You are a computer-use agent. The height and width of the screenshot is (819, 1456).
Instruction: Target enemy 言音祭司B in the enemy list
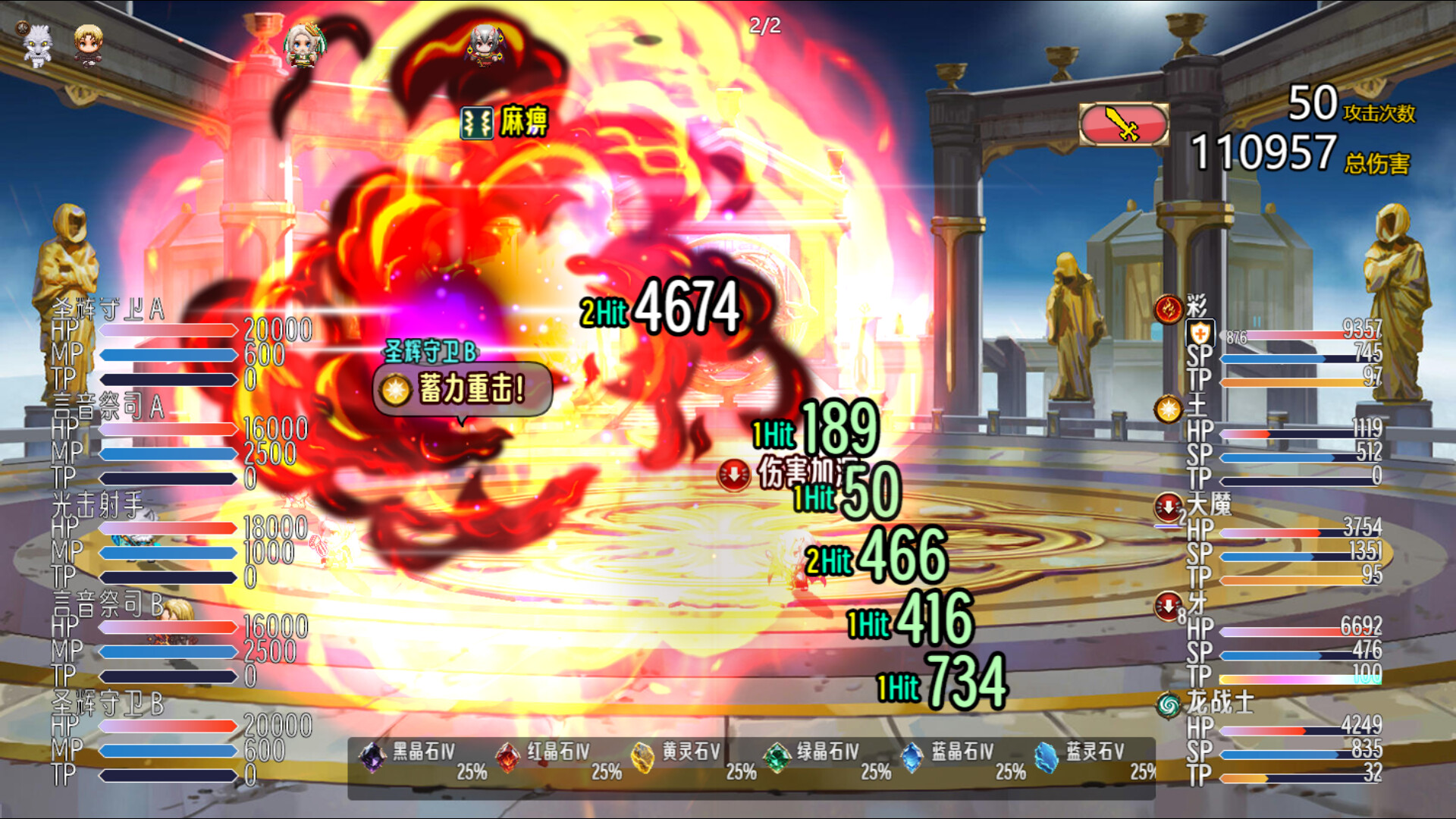click(108, 604)
